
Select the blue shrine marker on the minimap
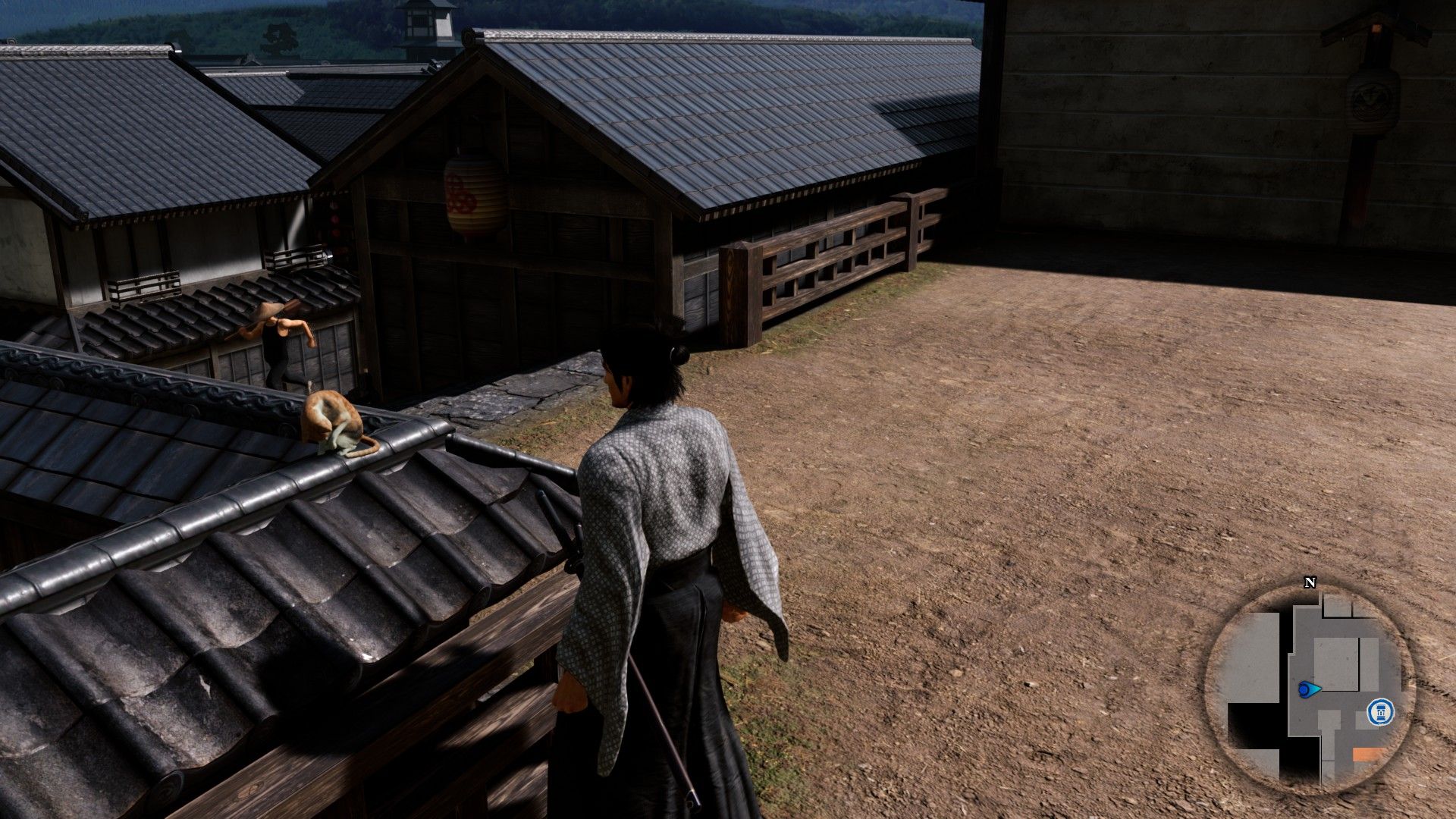[x=1379, y=712]
